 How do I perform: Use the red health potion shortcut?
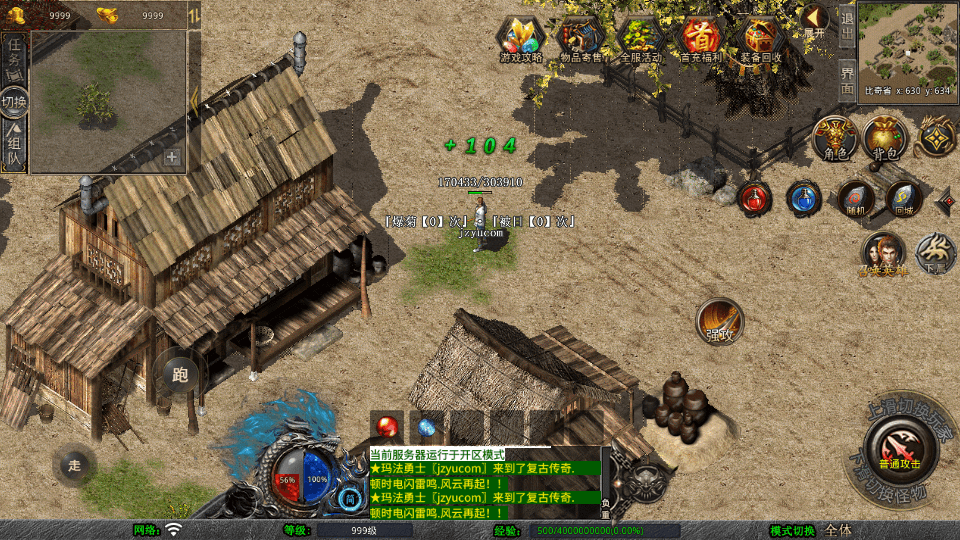755,197
